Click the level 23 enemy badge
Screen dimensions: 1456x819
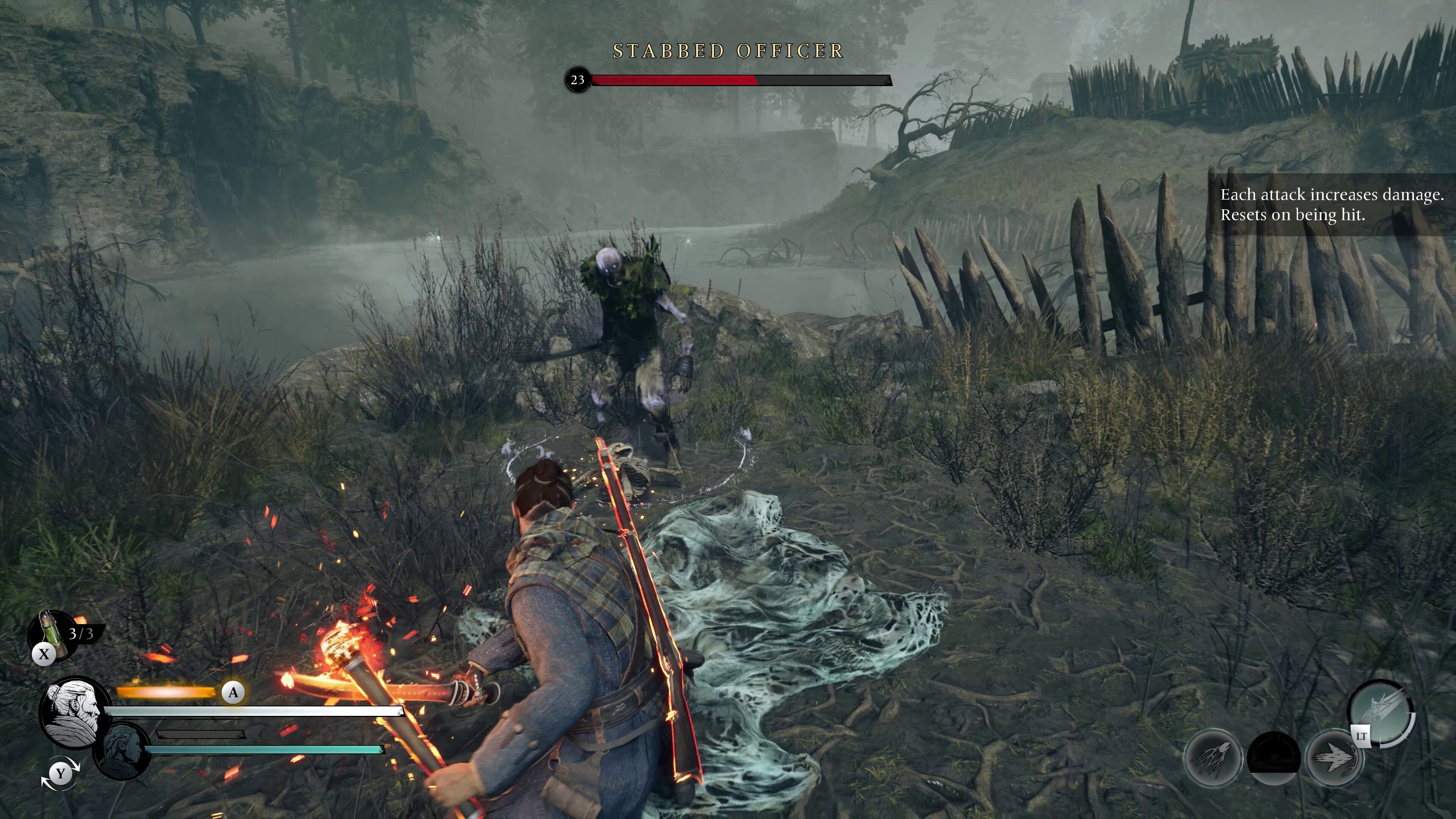577,80
